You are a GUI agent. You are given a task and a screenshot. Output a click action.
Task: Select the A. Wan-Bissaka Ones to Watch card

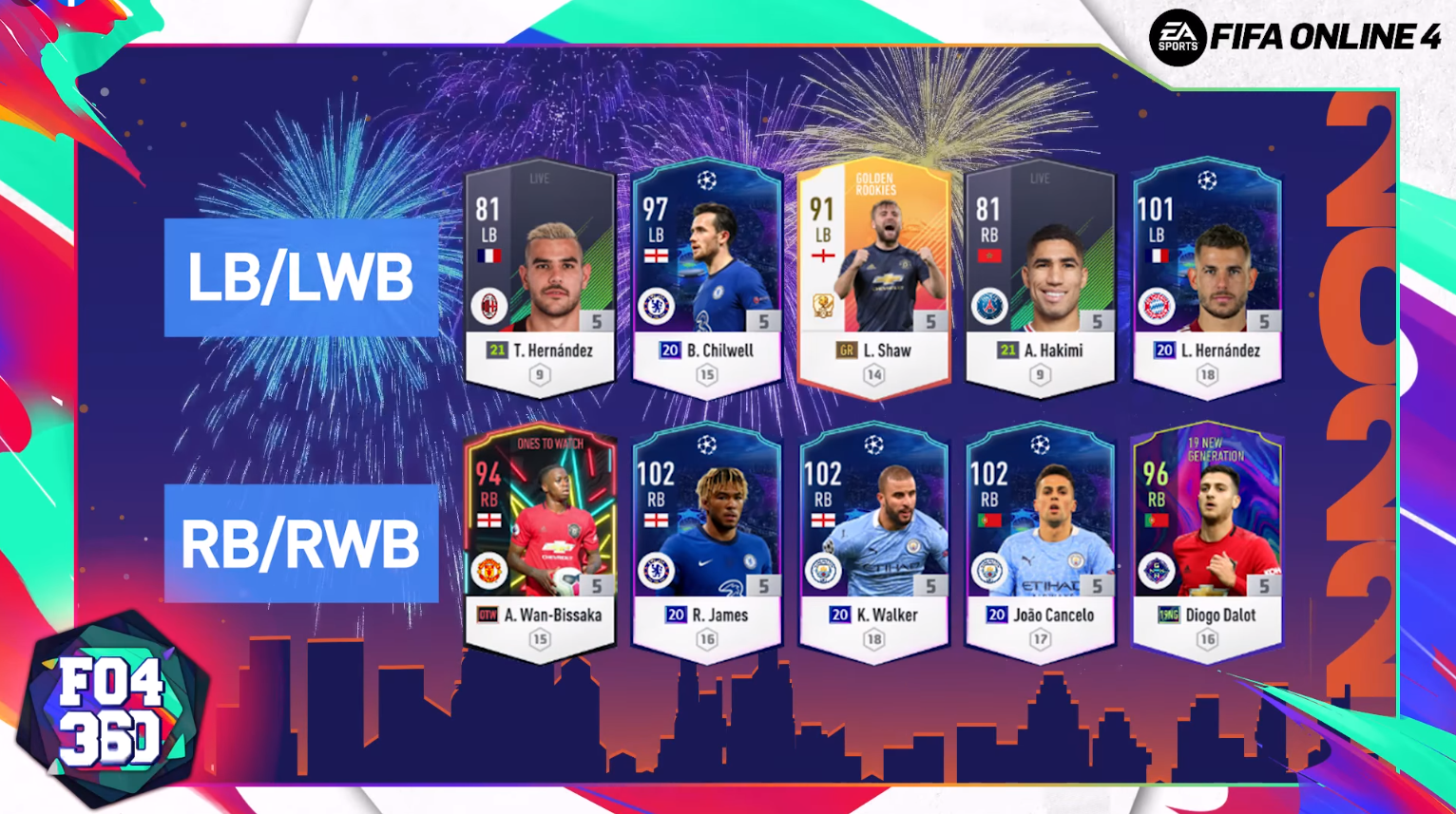pyautogui.click(x=539, y=540)
